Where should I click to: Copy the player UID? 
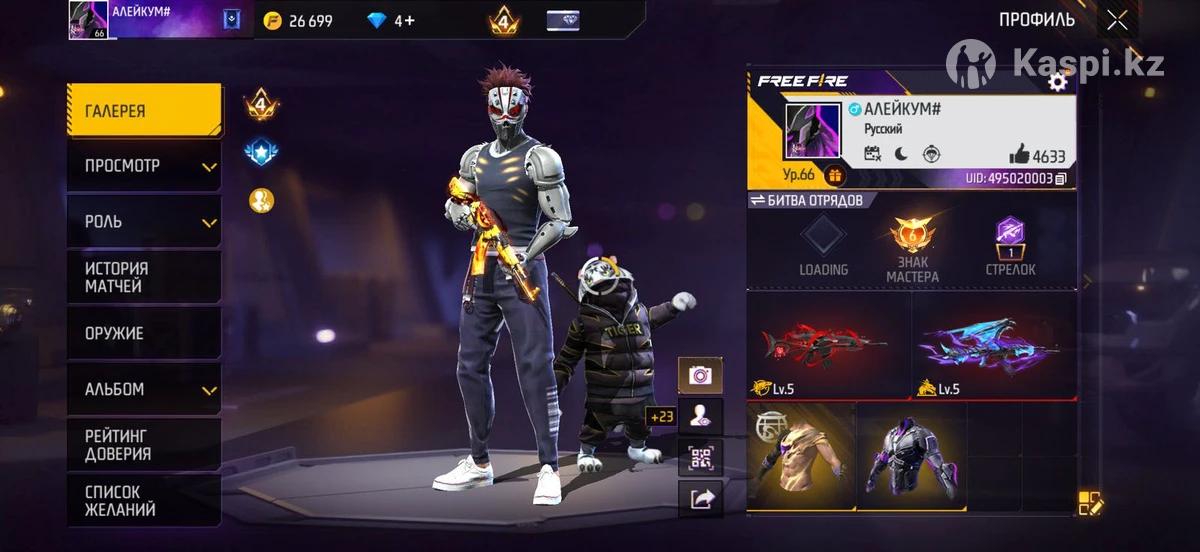(1061, 178)
